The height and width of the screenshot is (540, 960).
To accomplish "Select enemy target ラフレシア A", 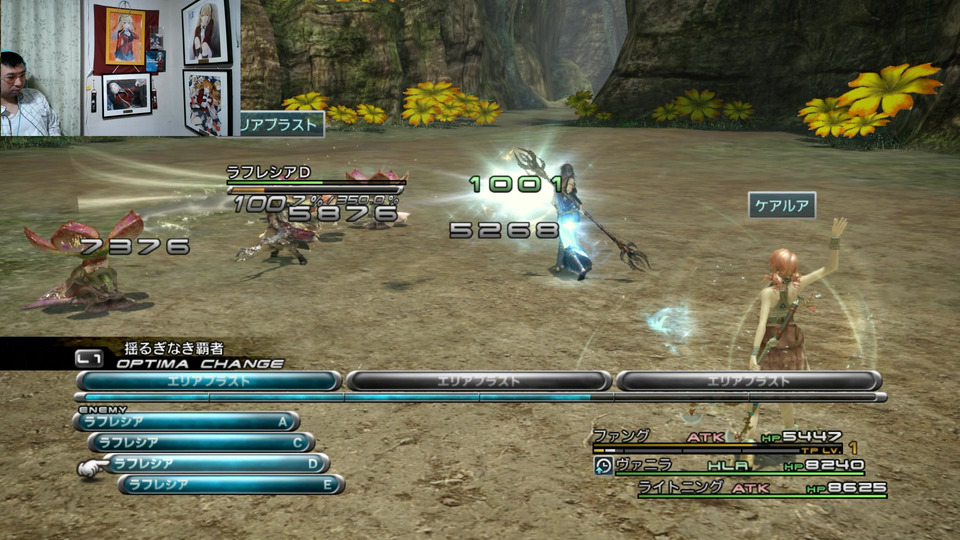I will click(x=186, y=422).
